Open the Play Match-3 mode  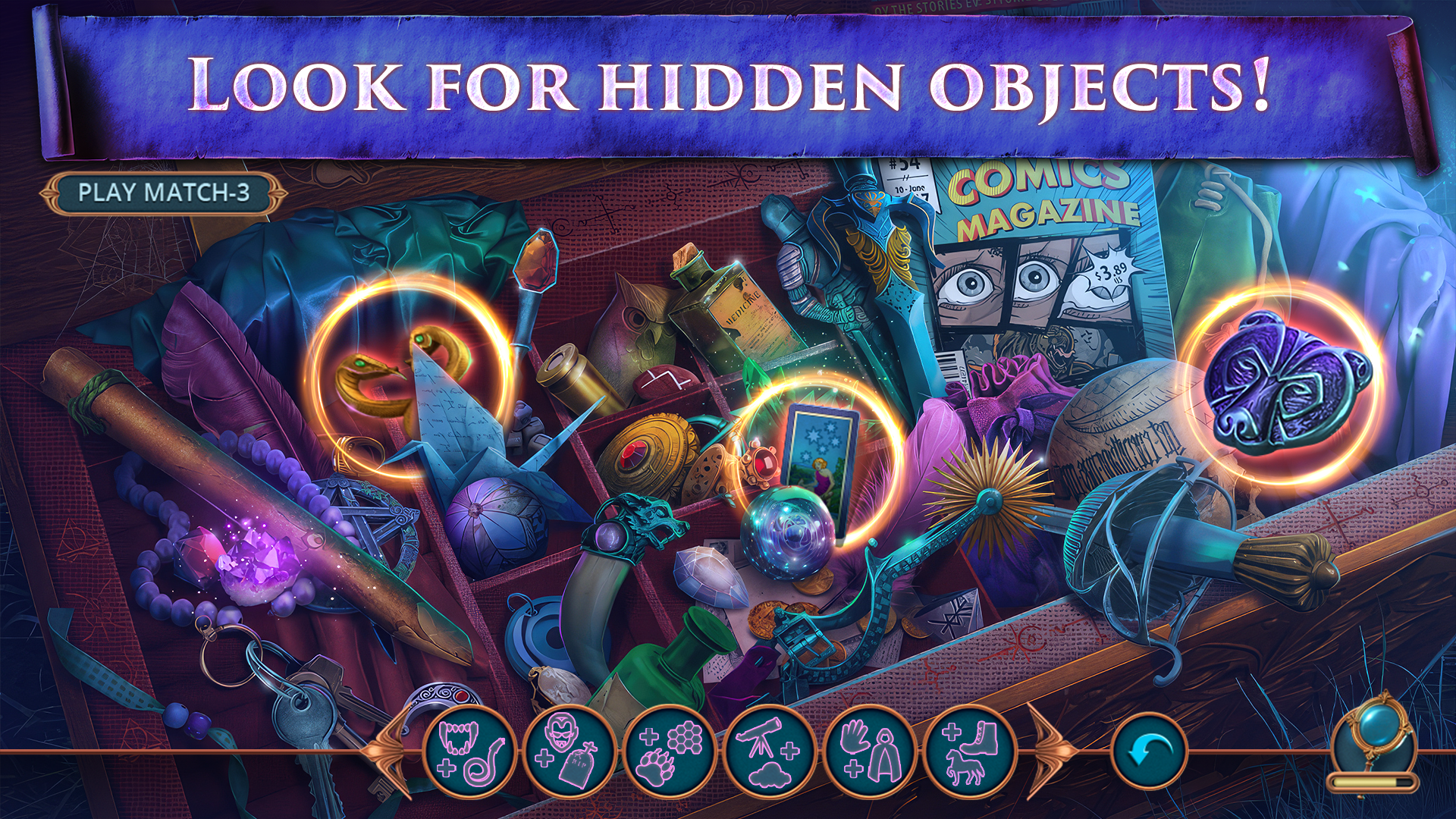(x=162, y=194)
